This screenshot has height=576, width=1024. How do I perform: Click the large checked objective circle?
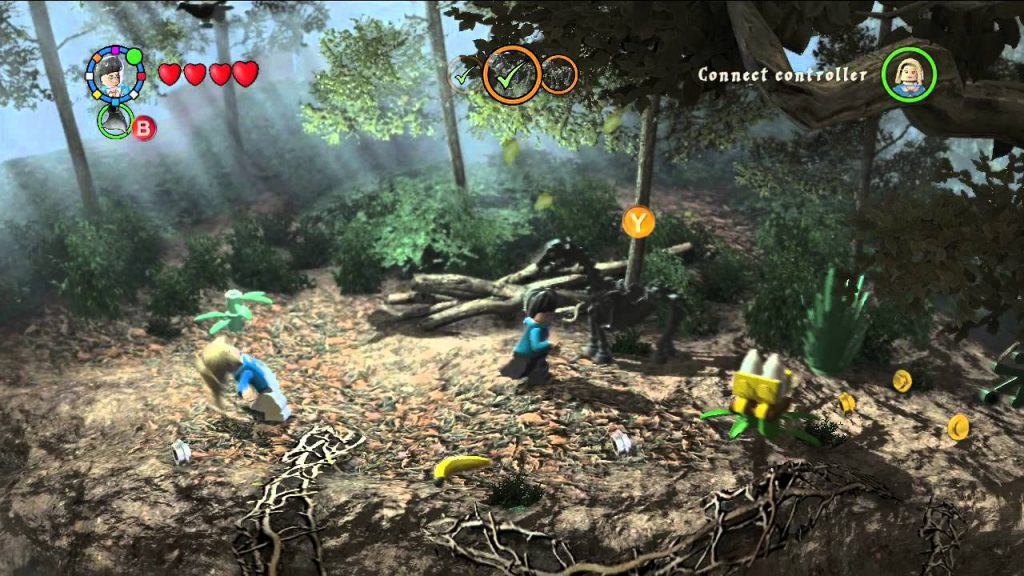(x=512, y=73)
